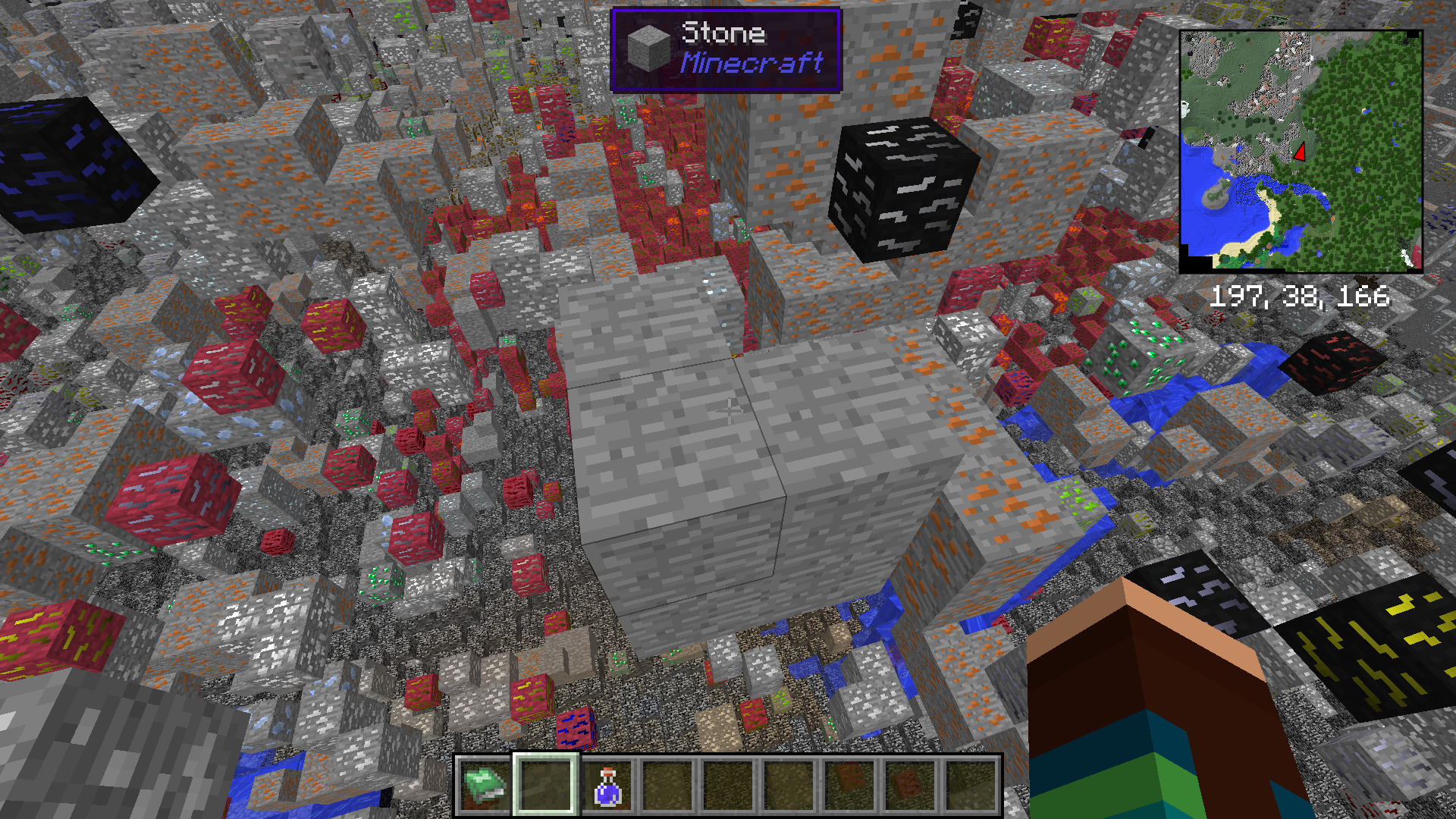Image resolution: width=1456 pixels, height=819 pixels.
Task: Select the blue potion hotbar slot
Action: (x=607, y=786)
